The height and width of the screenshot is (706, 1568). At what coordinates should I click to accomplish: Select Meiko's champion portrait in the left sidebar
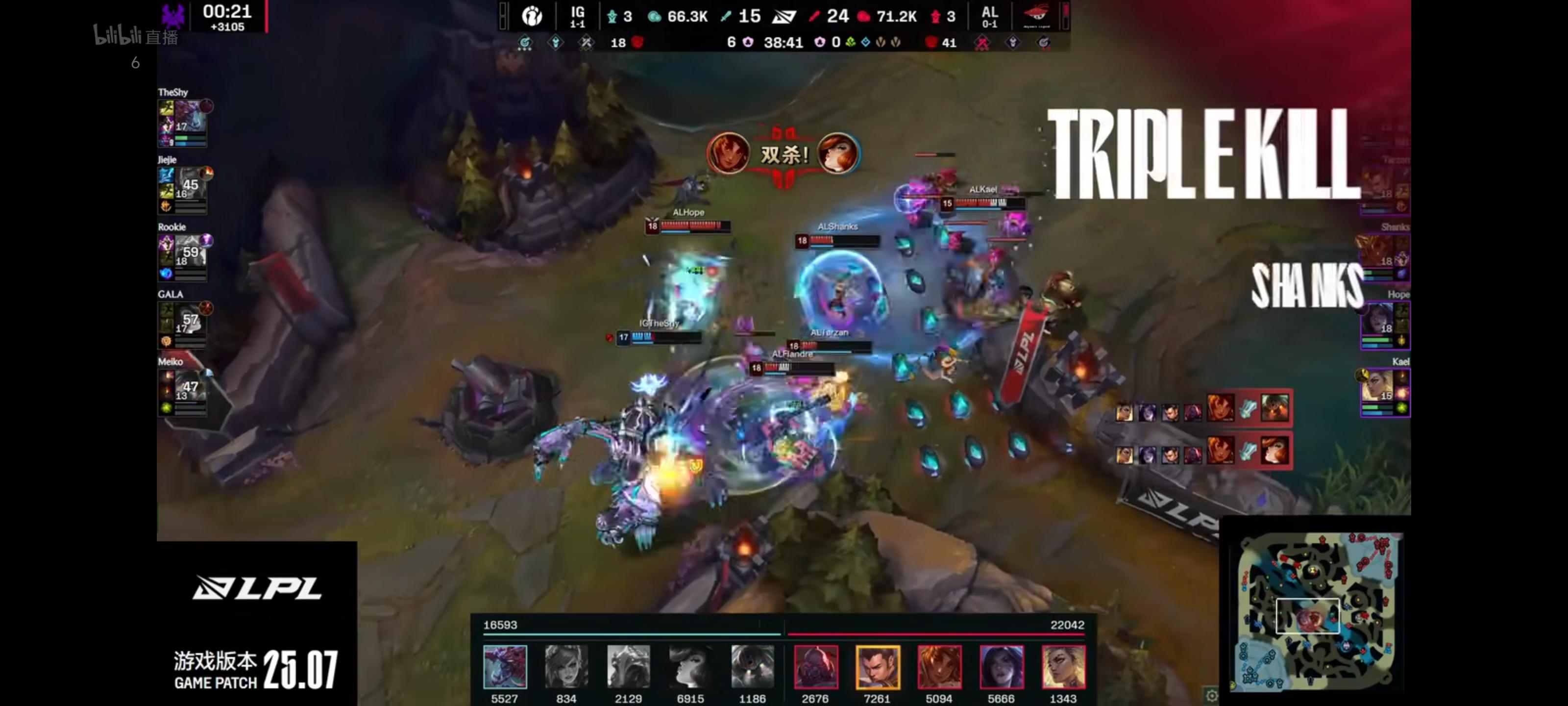tap(191, 389)
